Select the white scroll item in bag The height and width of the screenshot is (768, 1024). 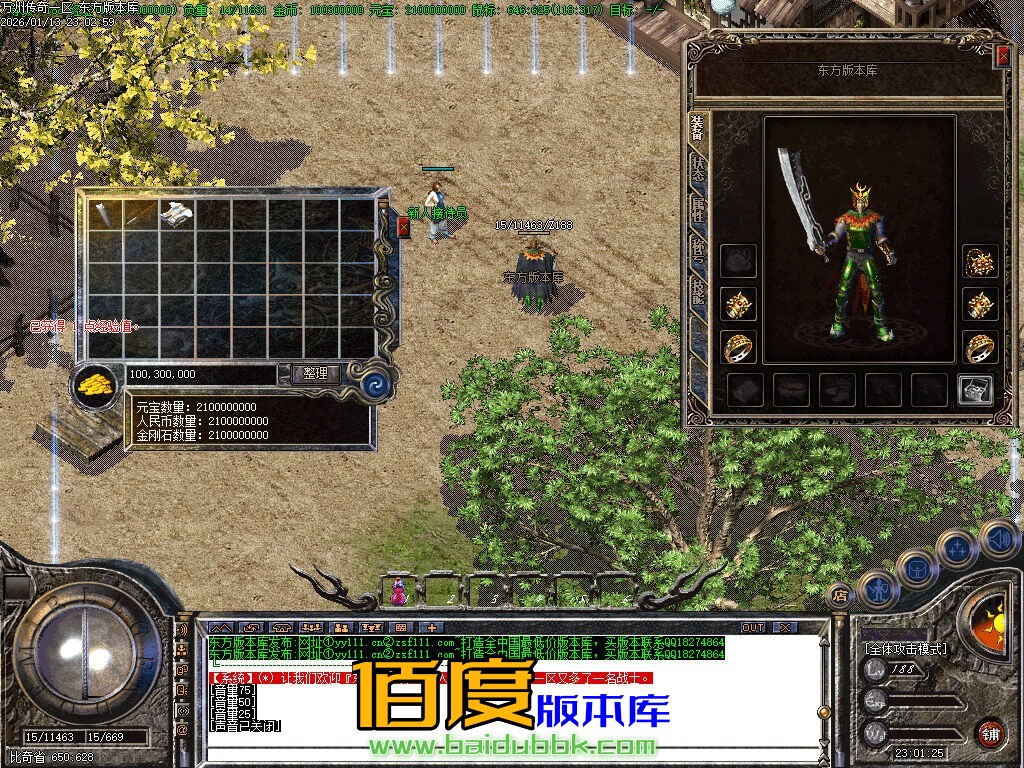tap(177, 213)
